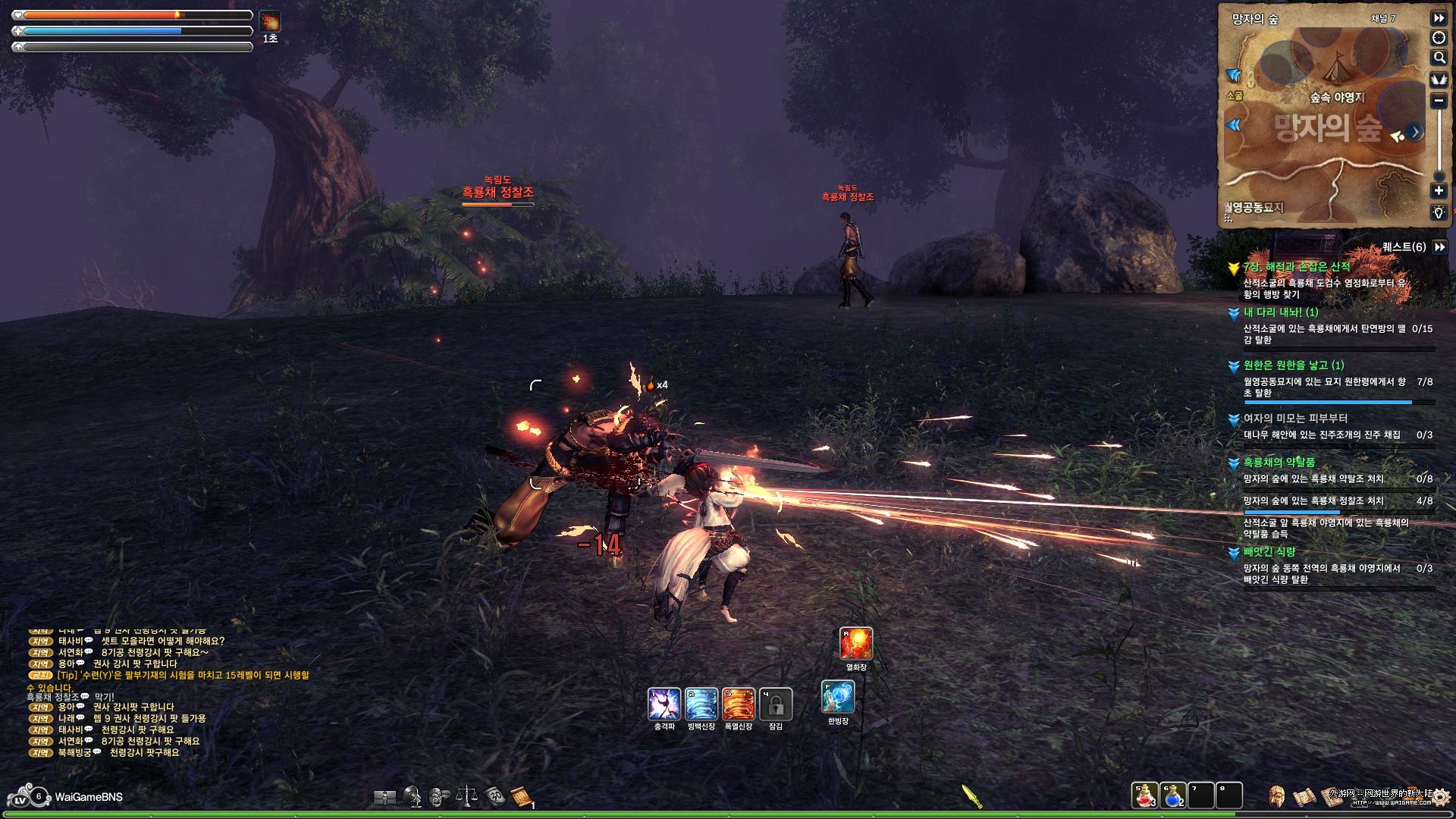Screen dimensions: 1456x819
Task: Open the satellite dish icon menu
Action: pos(413,796)
